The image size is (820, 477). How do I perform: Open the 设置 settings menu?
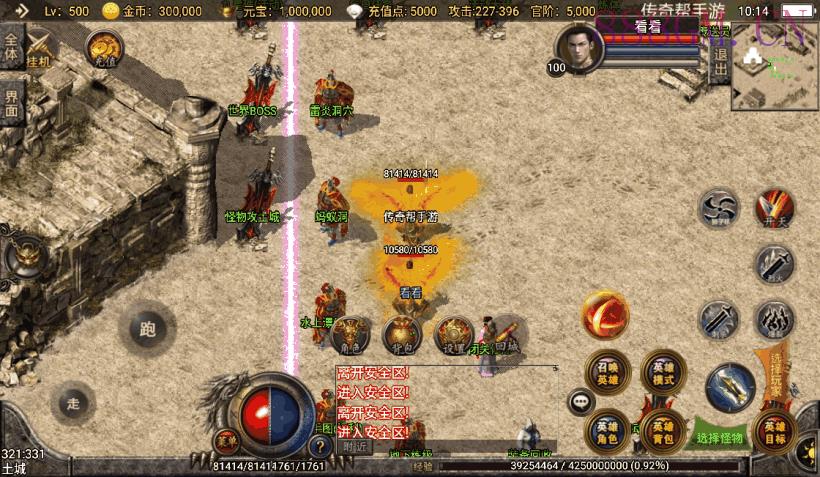[x=455, y=335]
